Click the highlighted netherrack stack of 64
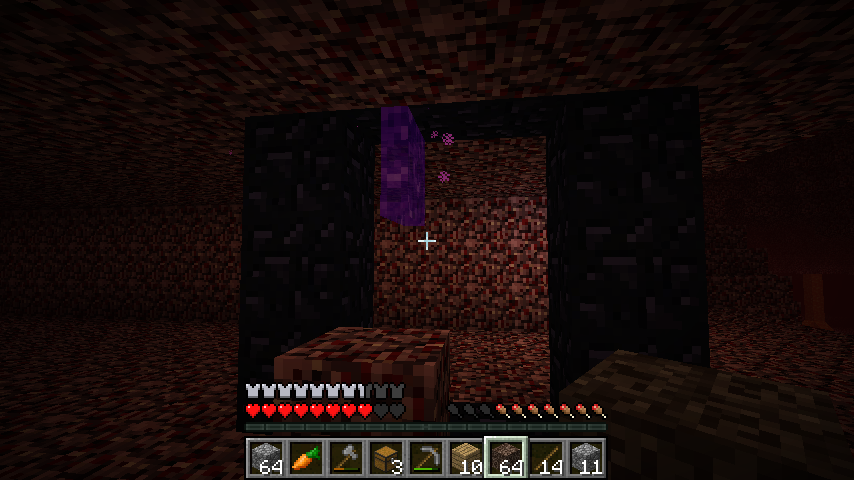The width and height of the screenshot is (854, 480). (x=506, y=458)
